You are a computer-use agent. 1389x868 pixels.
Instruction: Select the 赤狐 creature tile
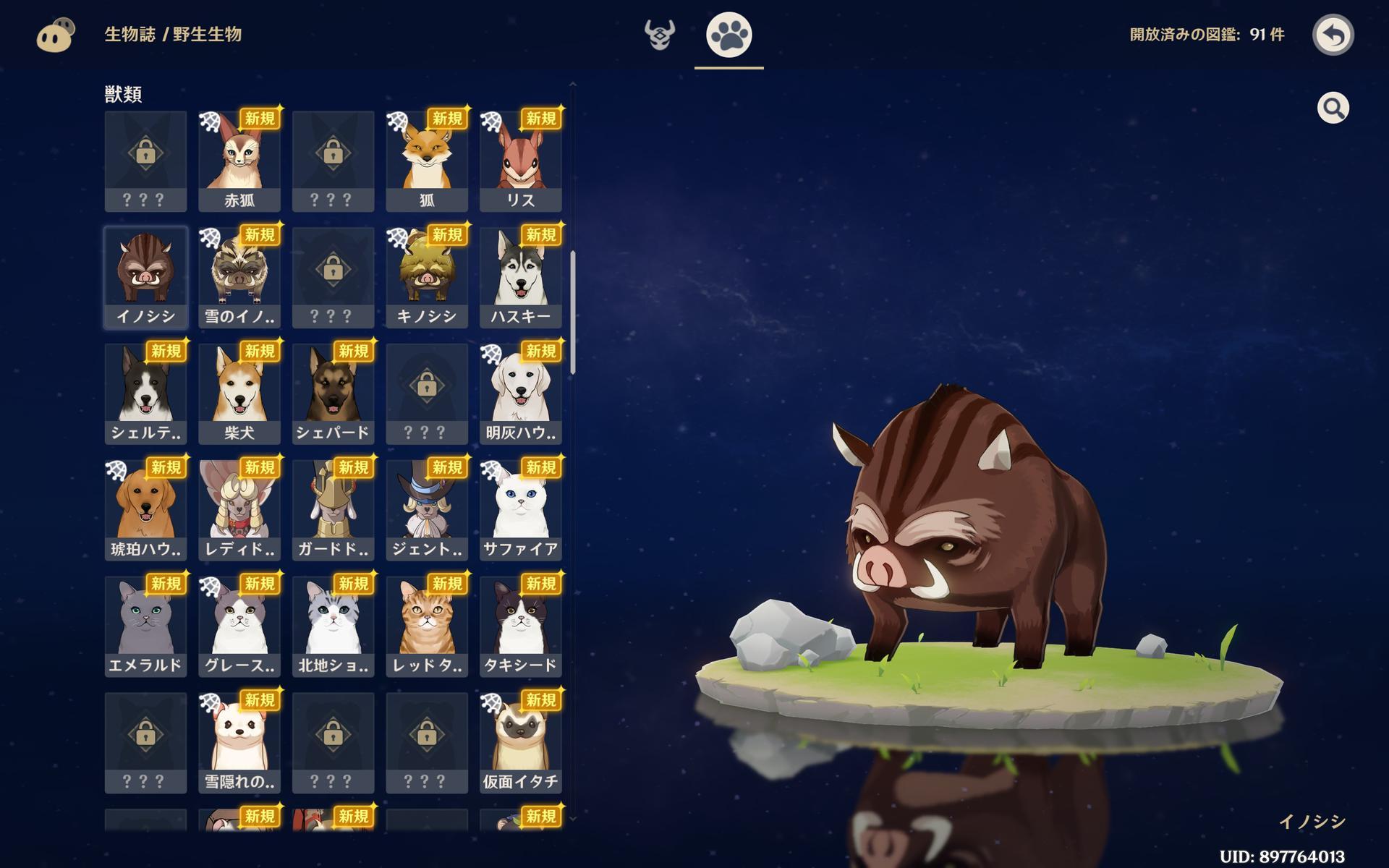[239, 161]
